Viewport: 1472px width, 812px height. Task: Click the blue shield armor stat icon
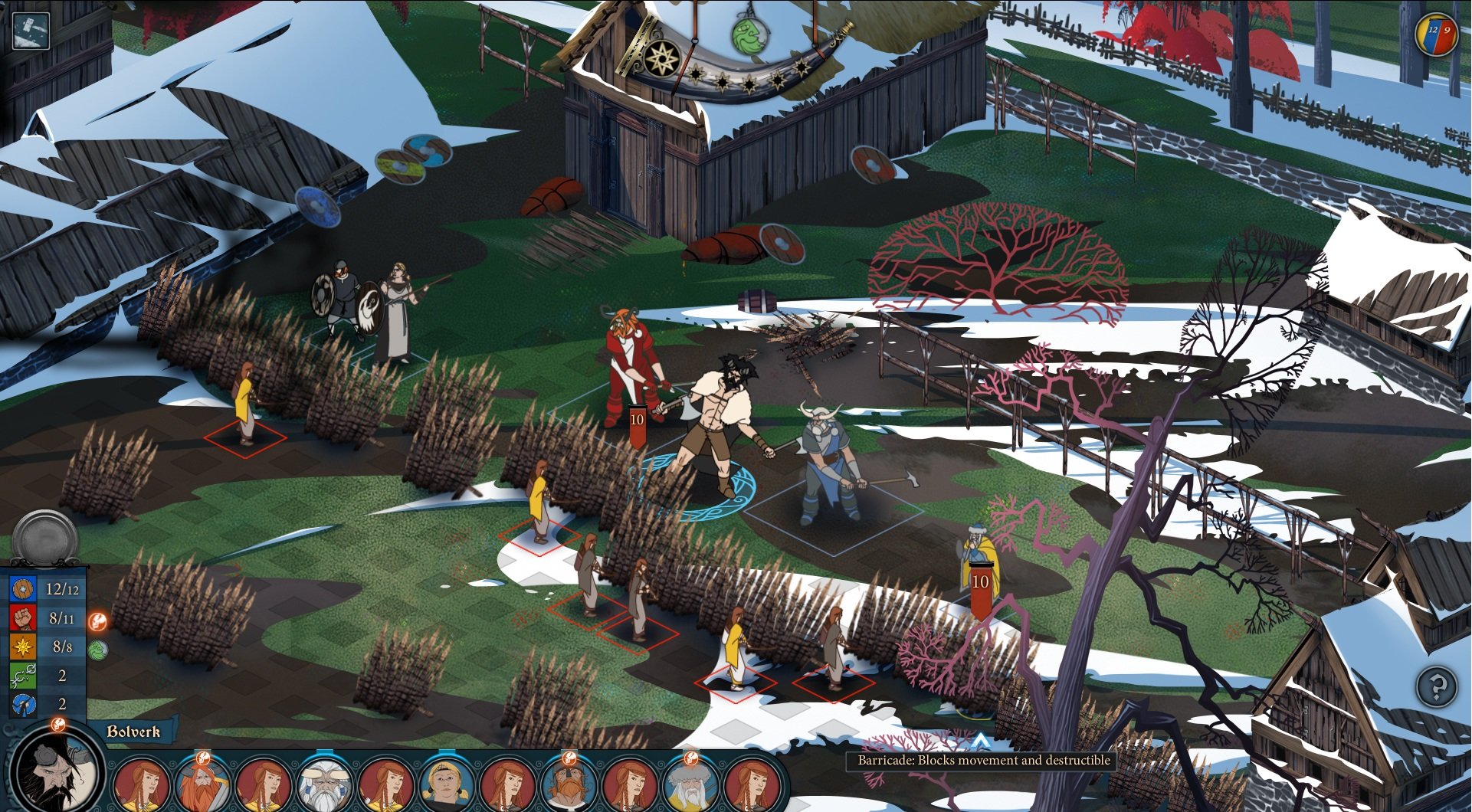pyautogui.click(x=23, y=589)
